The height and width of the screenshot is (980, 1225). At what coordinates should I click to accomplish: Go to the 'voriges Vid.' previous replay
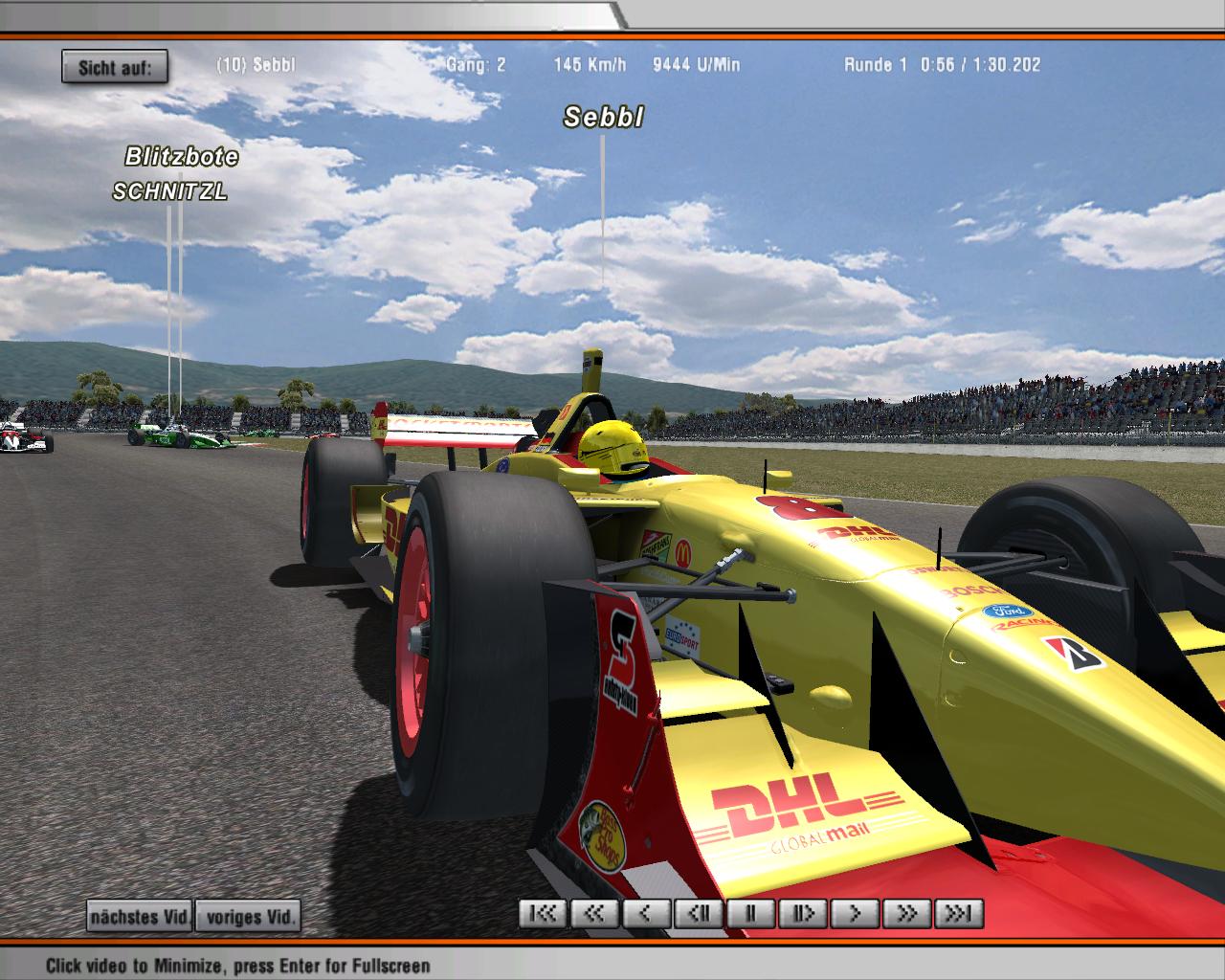(x=248, y=916)
